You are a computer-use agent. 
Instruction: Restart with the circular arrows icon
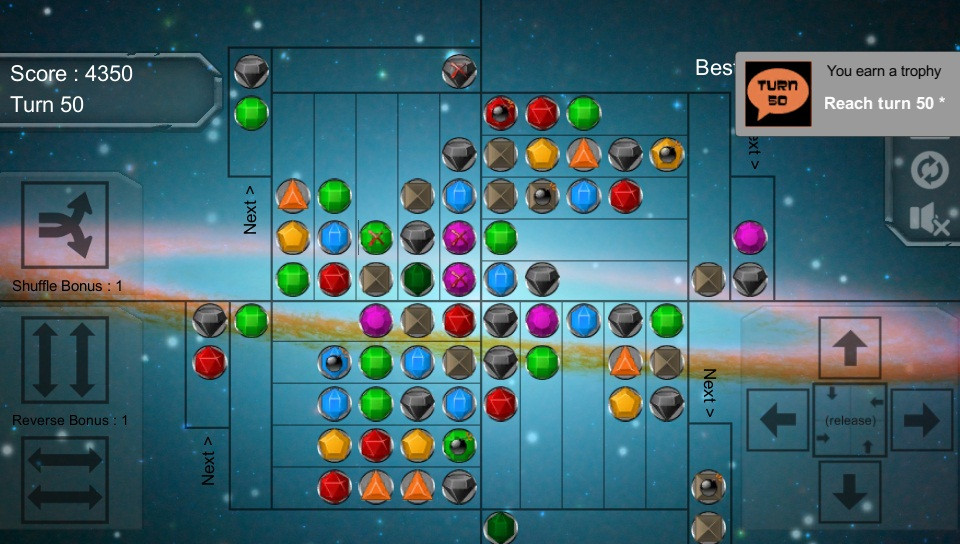(x=929, y=170)
